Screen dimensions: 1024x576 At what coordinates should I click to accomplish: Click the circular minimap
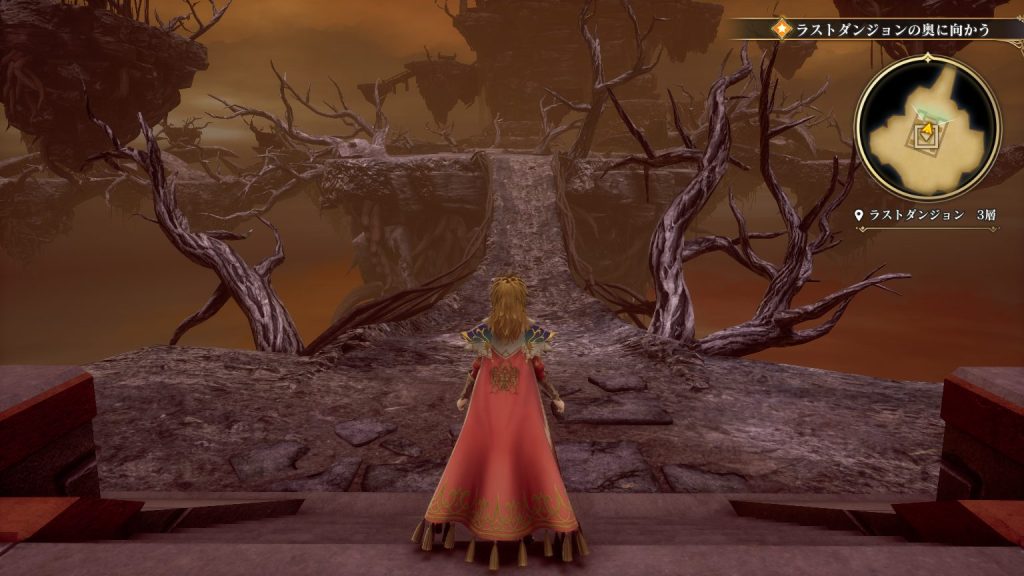926,127
